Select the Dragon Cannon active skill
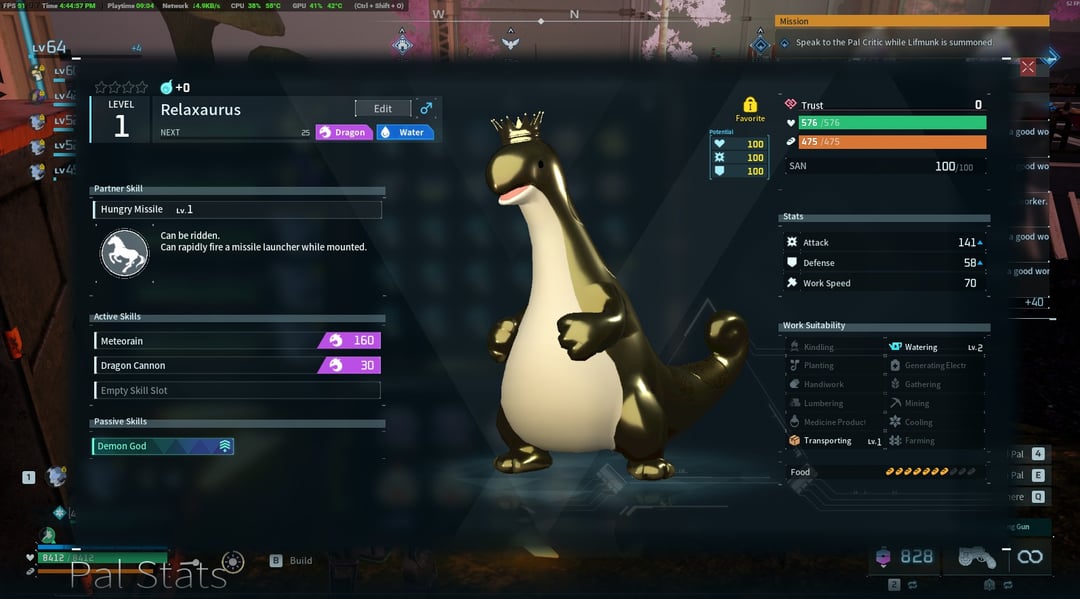 pyautogui.click(x=237, y=365)
